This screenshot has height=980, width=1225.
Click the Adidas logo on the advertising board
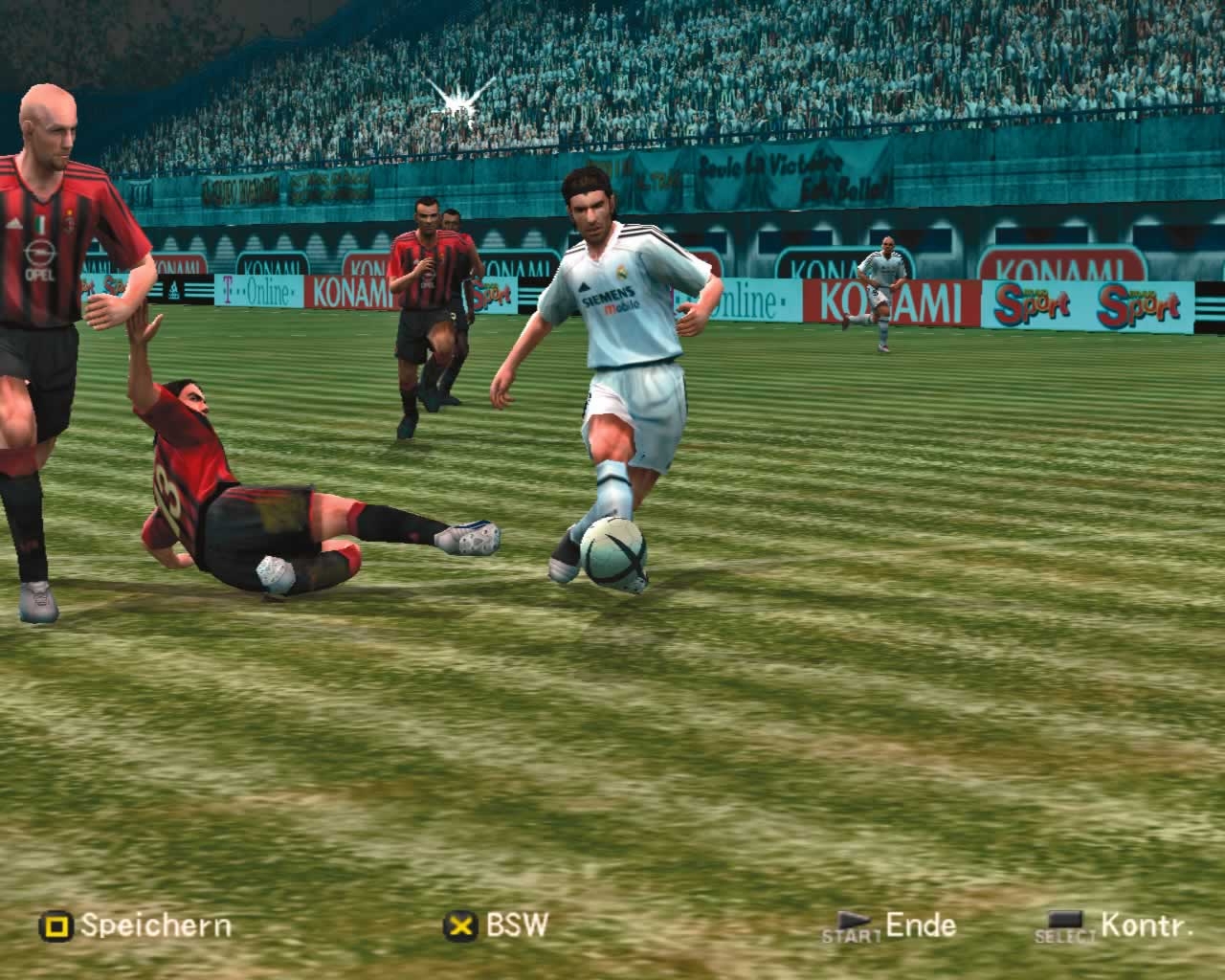174,287
